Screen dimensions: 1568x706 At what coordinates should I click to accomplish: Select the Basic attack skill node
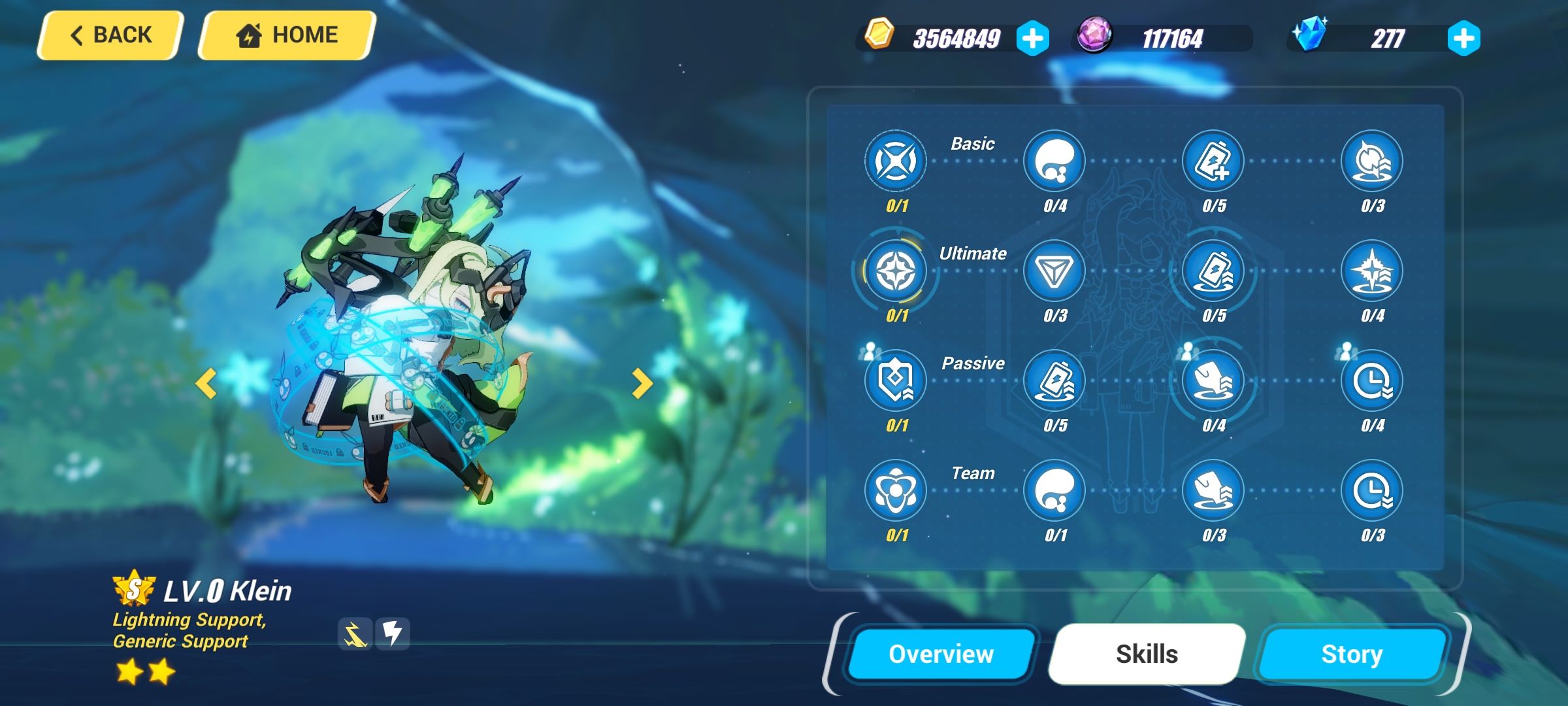point(895,160)
